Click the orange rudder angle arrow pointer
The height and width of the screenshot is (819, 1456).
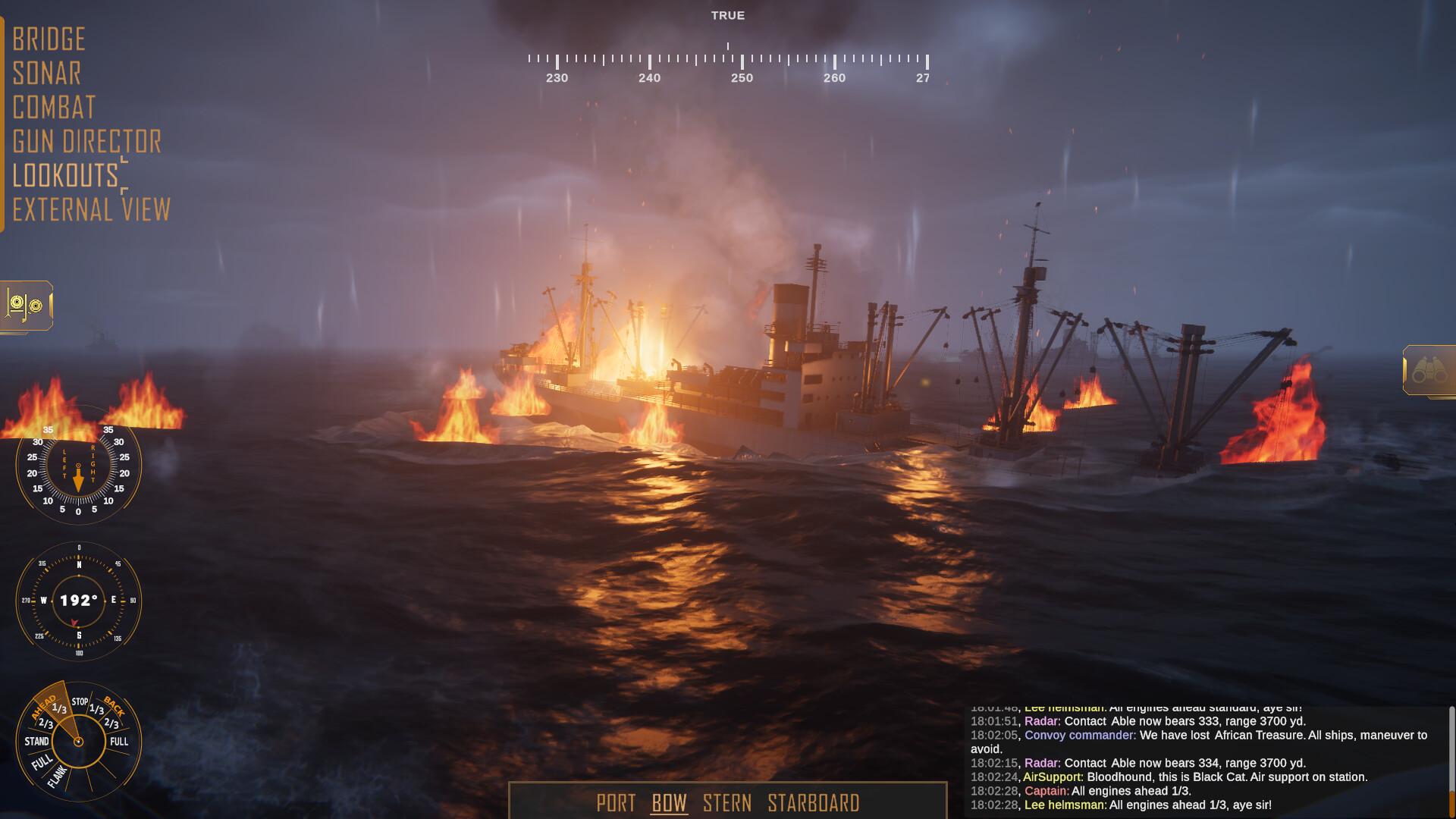pyautogui.click(x=78, y=478)
